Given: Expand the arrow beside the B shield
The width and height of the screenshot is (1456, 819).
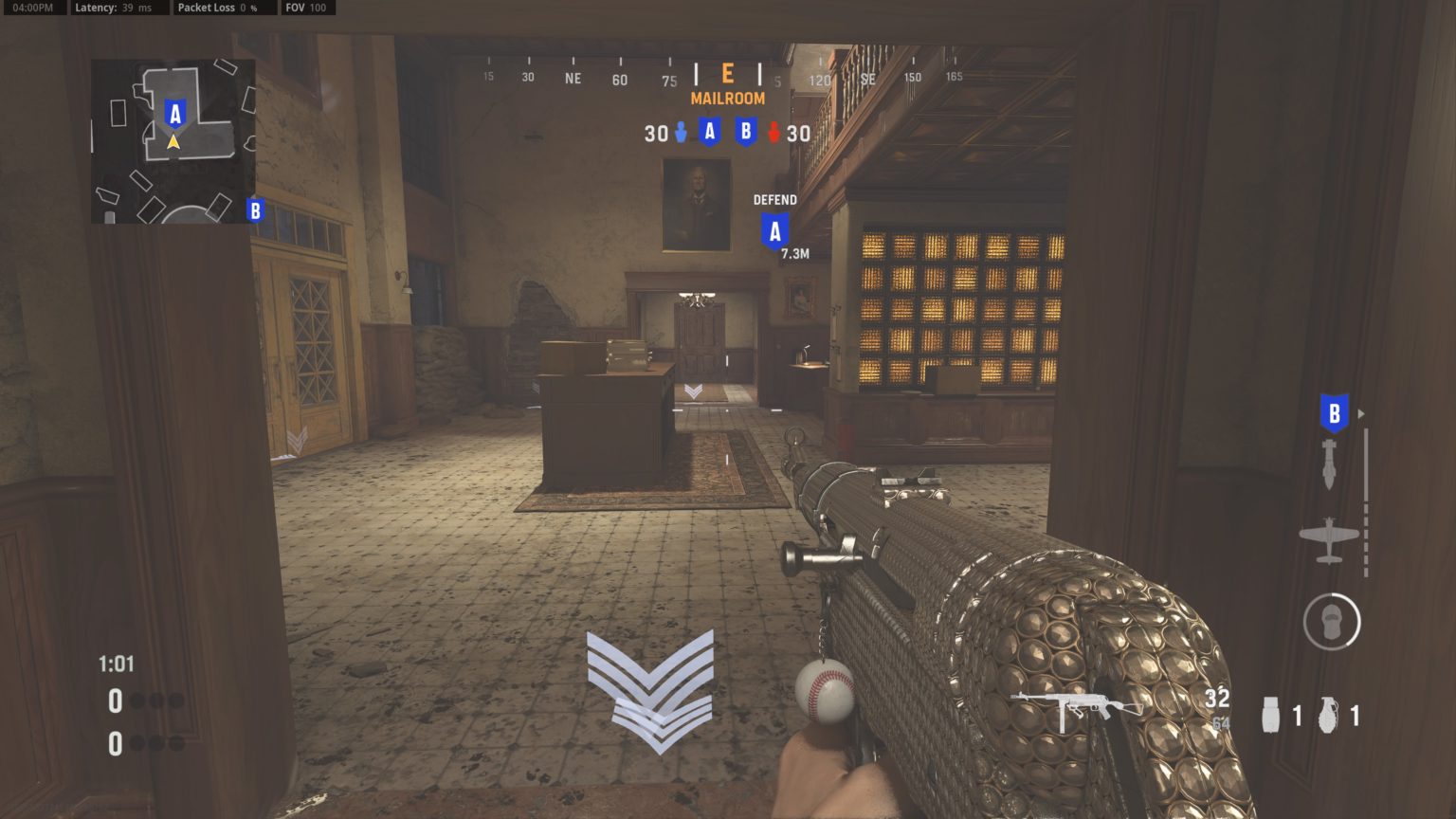Looking at the screenshot, I should [x=1362, y=412].
